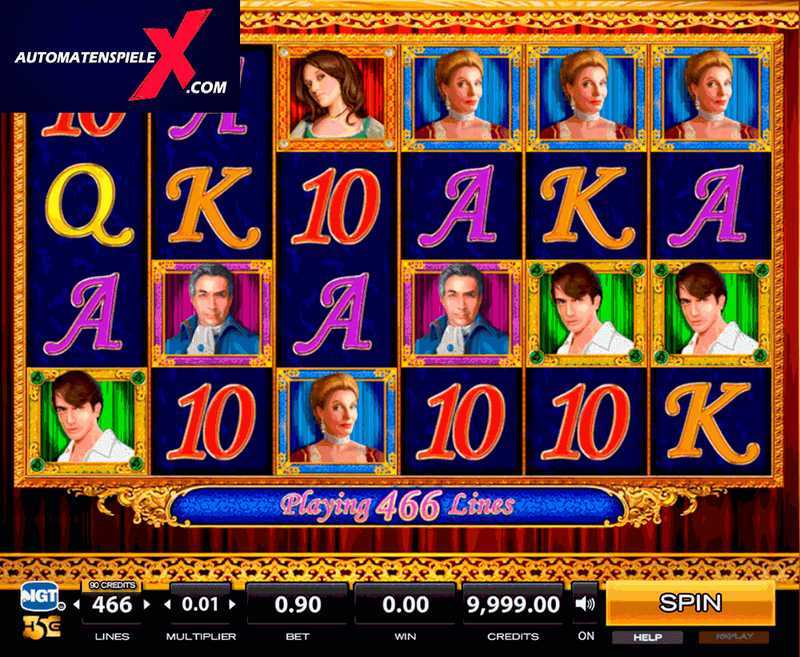Spin the reels with the SPIN button
Viewport: 800px width, 657px height.
690,602
